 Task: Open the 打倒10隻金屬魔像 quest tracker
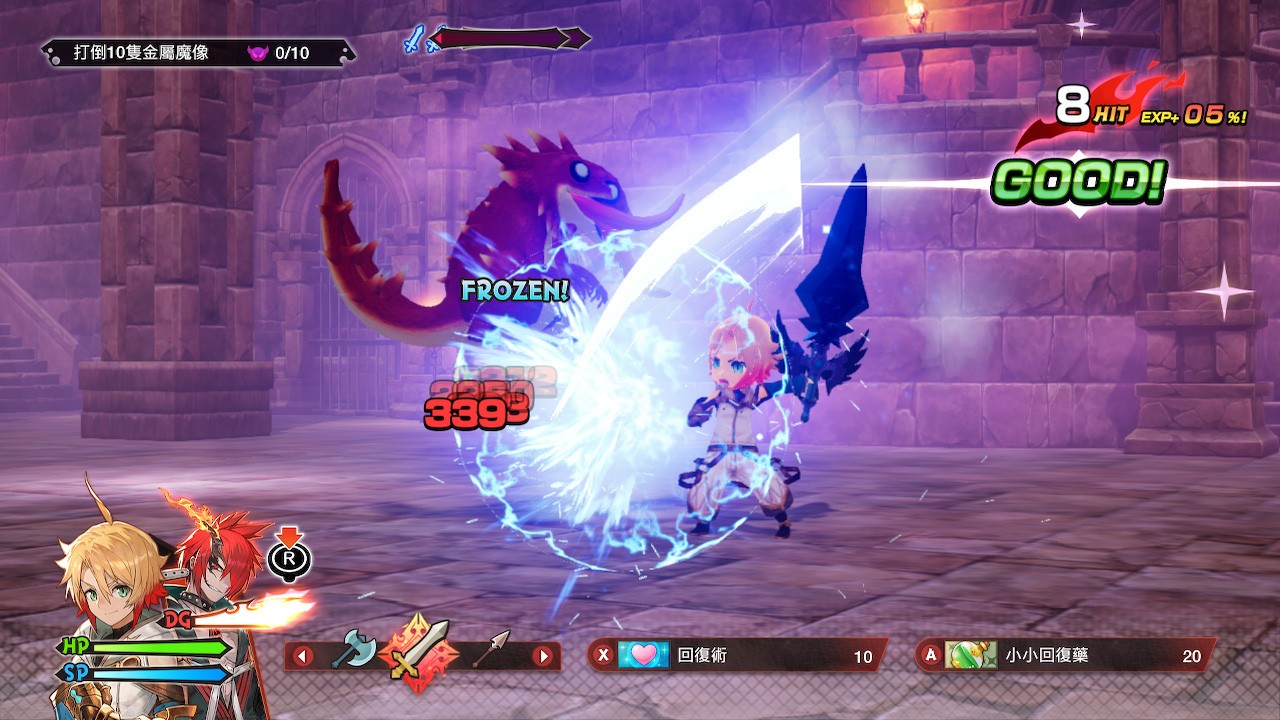click(198, 53)
